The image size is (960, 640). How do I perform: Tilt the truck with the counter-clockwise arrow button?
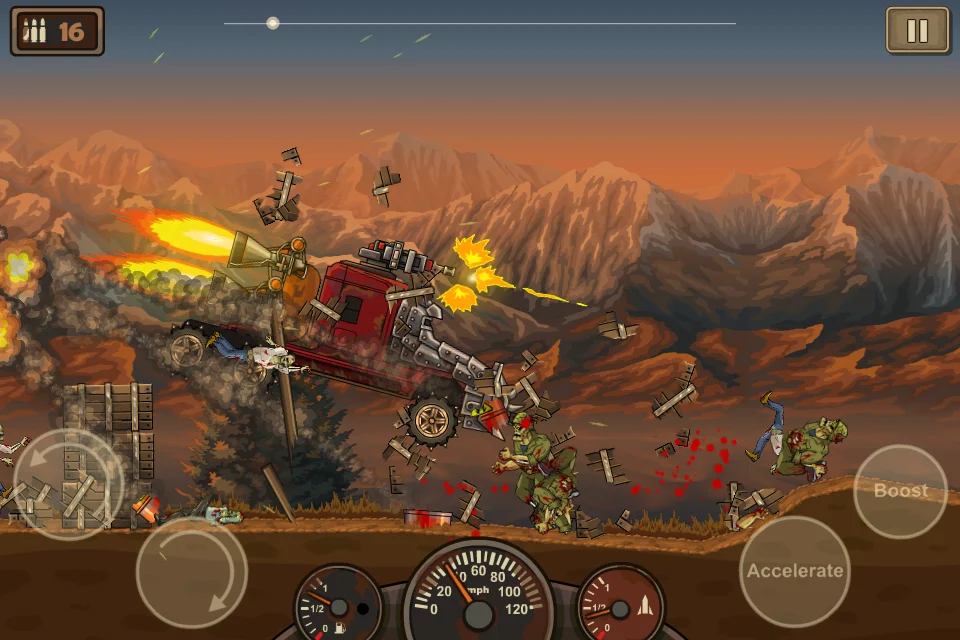[x=68, y=484]
